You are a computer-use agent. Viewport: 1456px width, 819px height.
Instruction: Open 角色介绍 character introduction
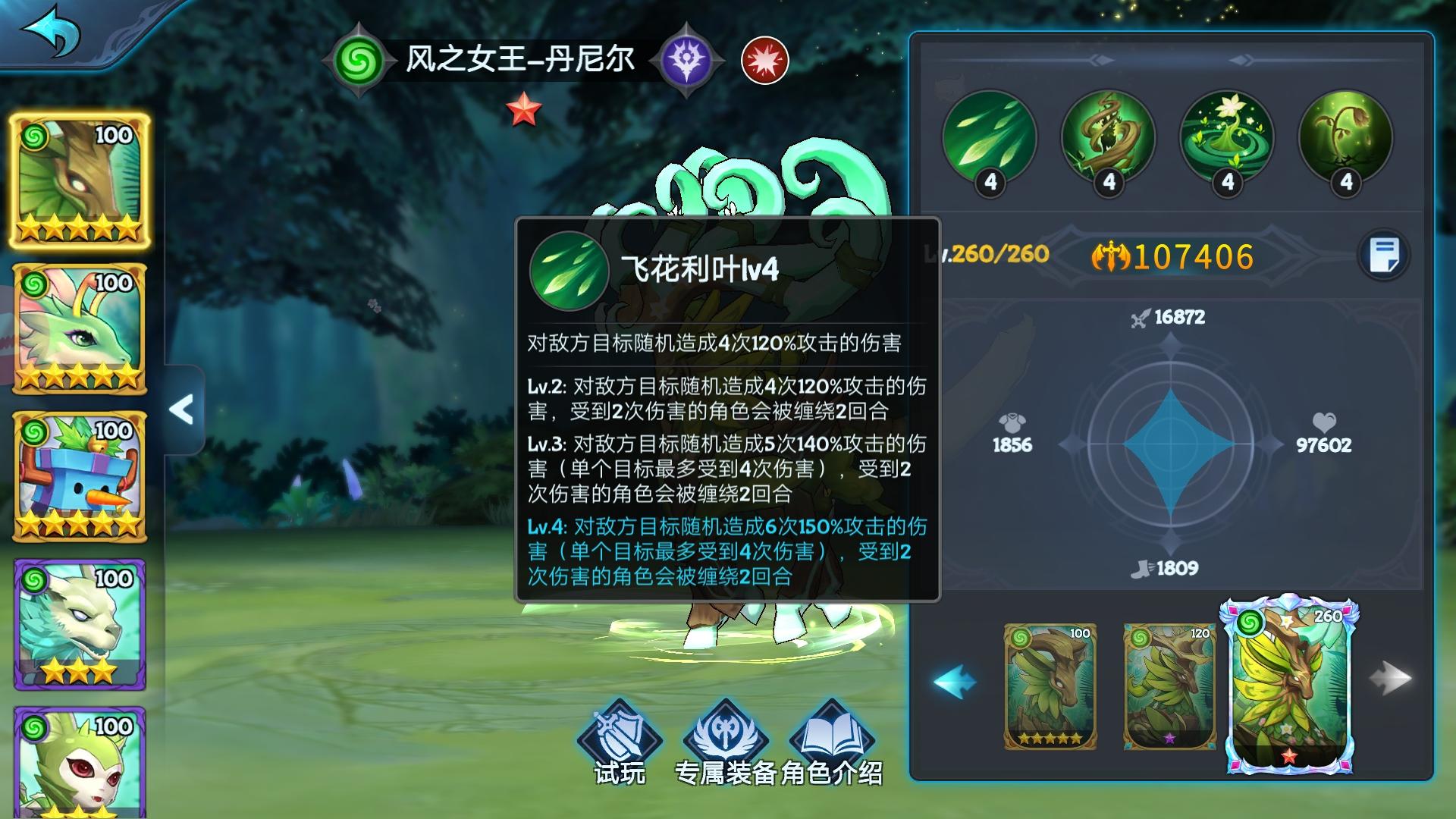pyautogui.click(x=832, y=739)
